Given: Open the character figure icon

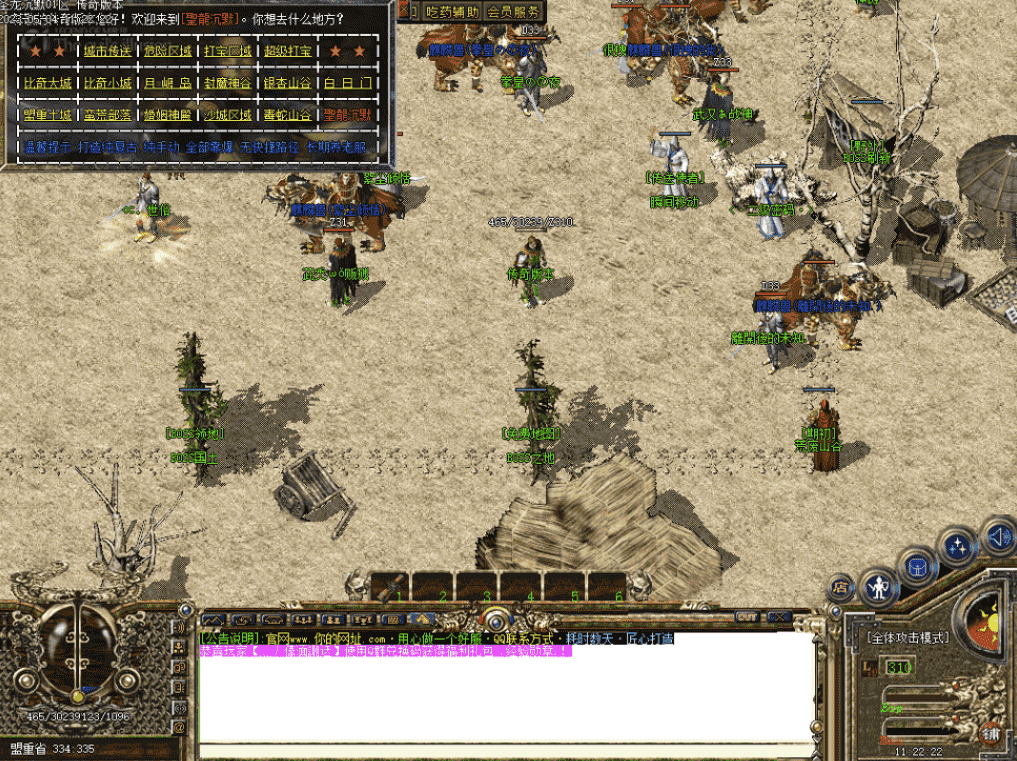Looking at the screenshot, I should click(x=879, y=586).
